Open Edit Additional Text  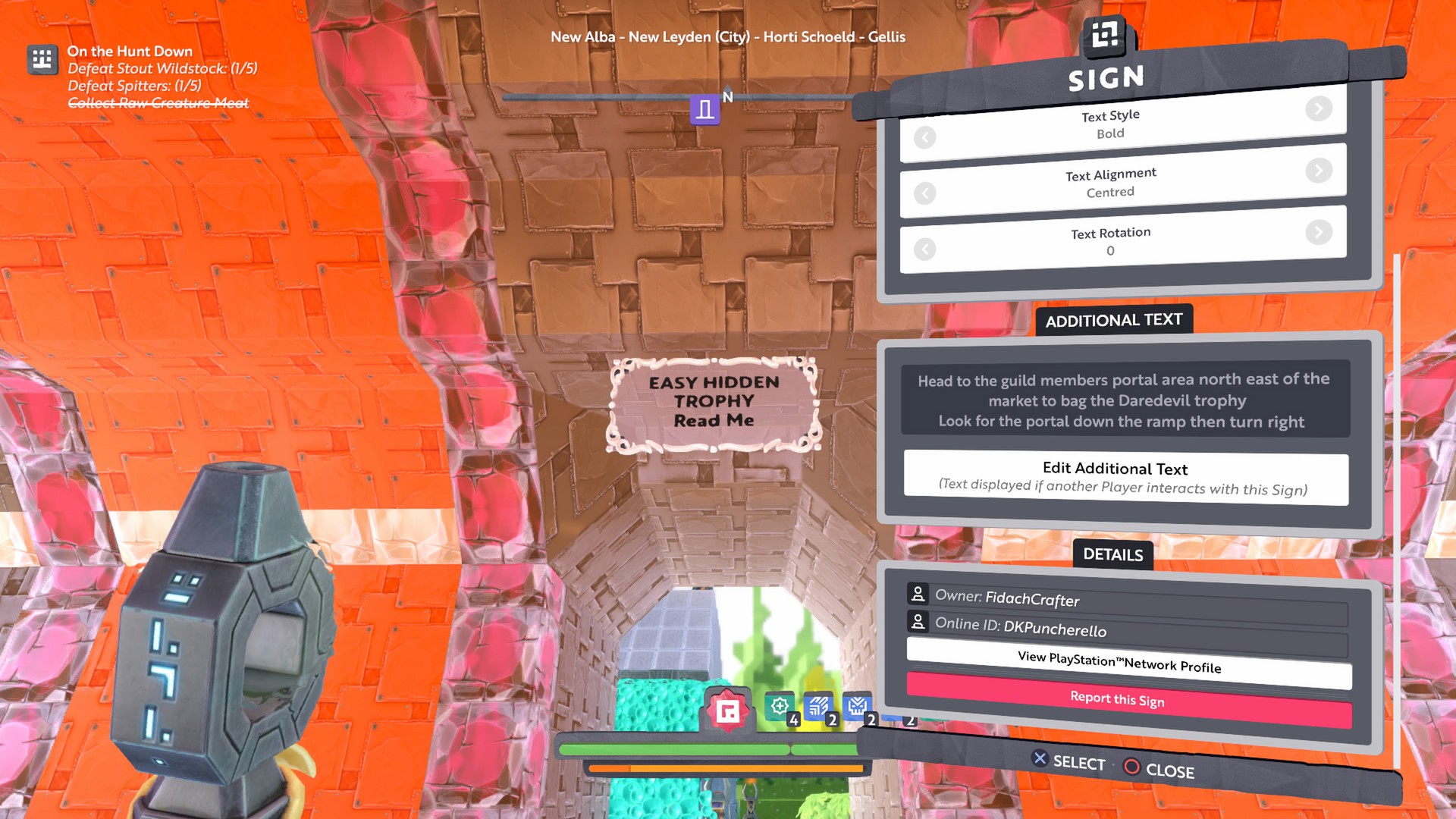point(1125,479)
